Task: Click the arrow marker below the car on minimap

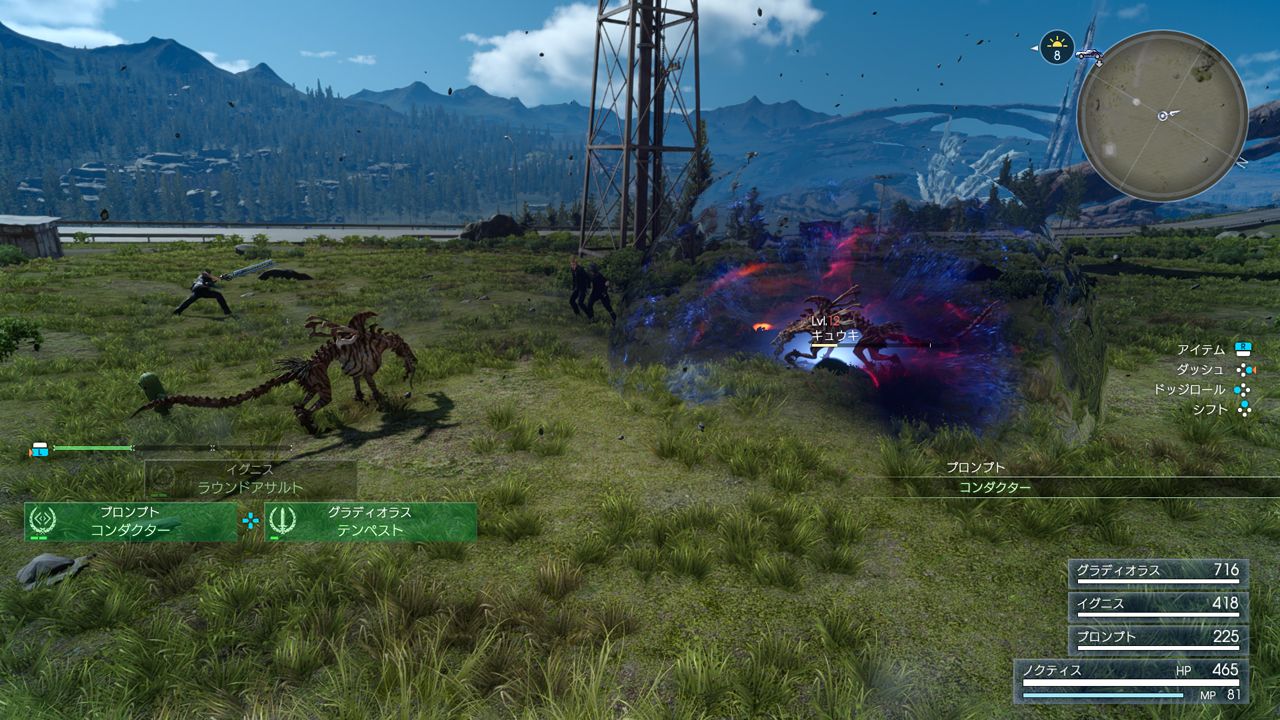Action: coord(1100,63)
